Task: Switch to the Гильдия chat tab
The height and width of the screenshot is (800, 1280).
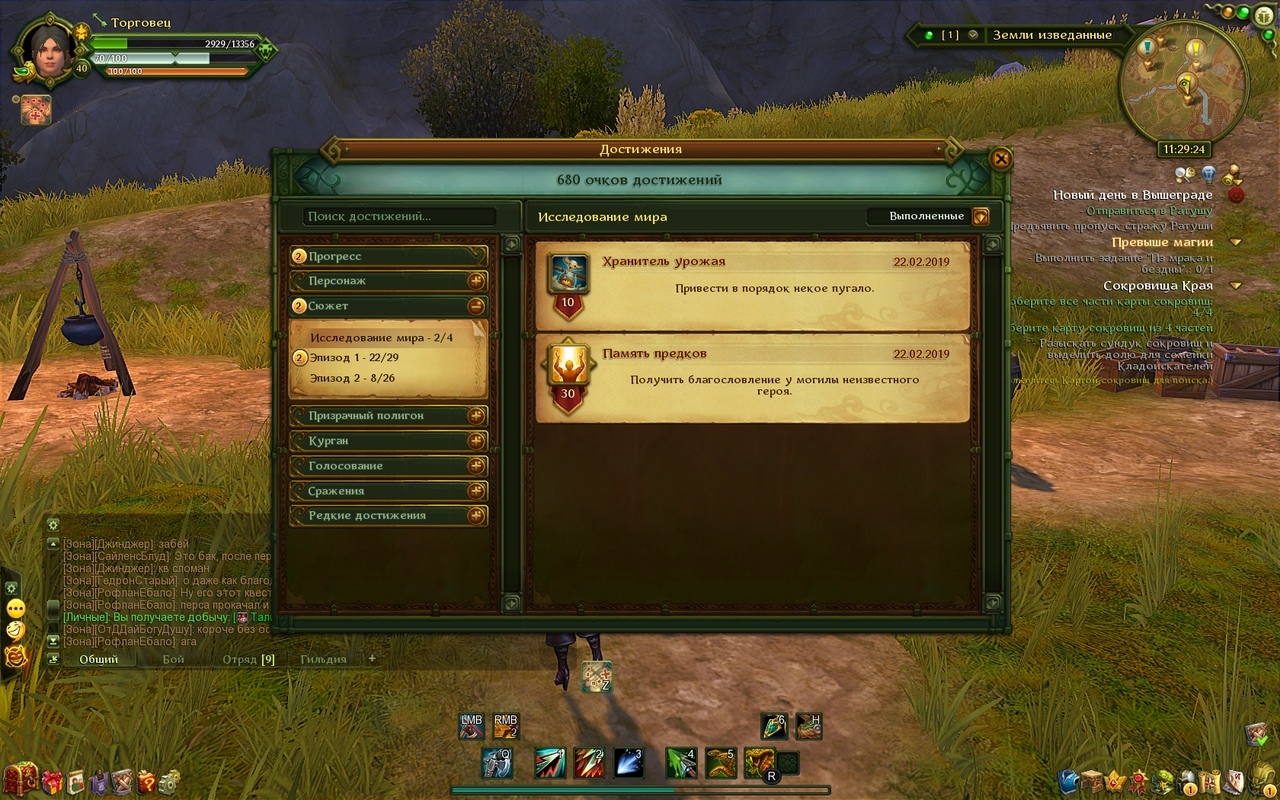Action: tap(323, 659)
